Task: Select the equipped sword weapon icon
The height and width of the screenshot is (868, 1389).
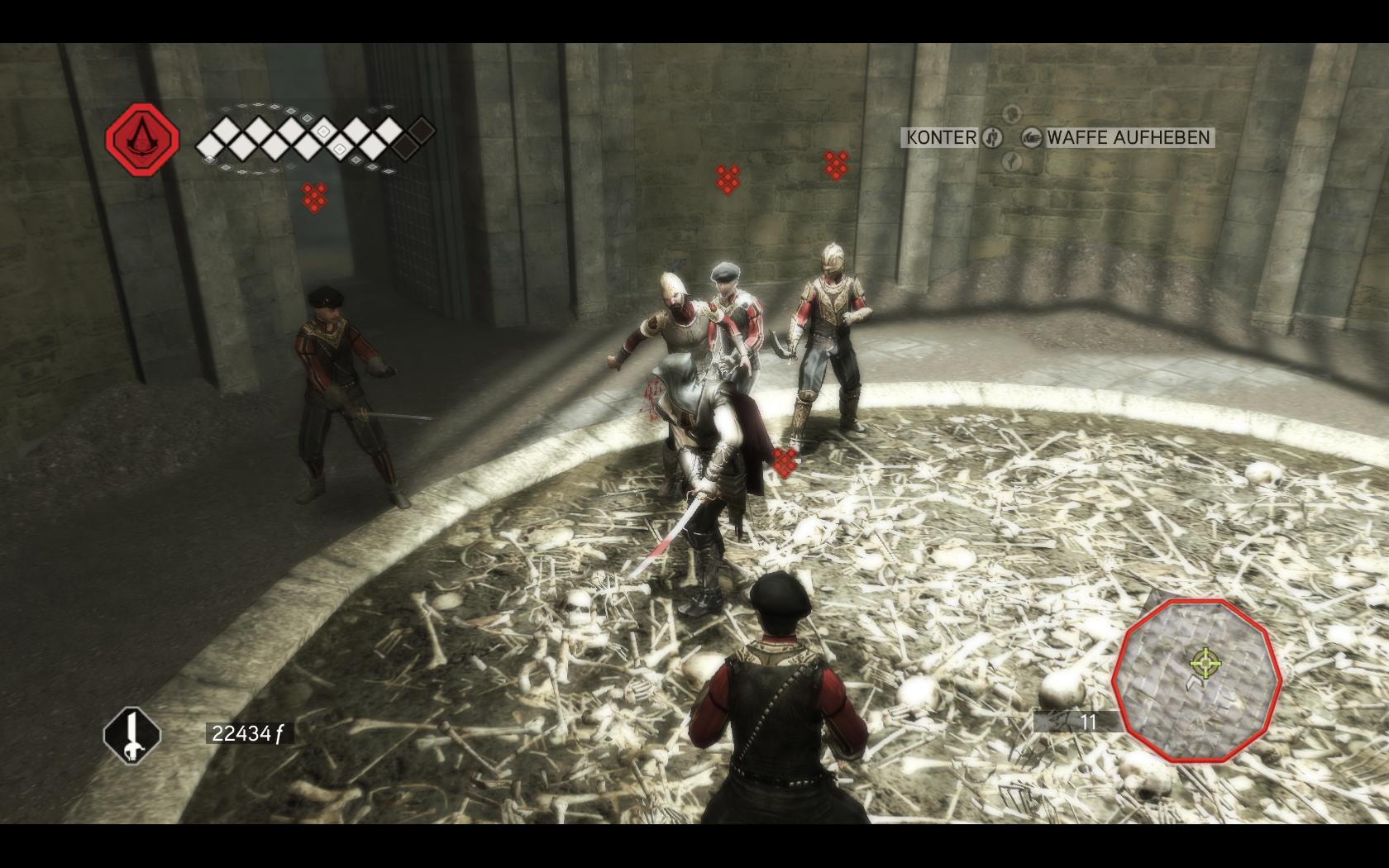Action: click(x=131, y=734)
